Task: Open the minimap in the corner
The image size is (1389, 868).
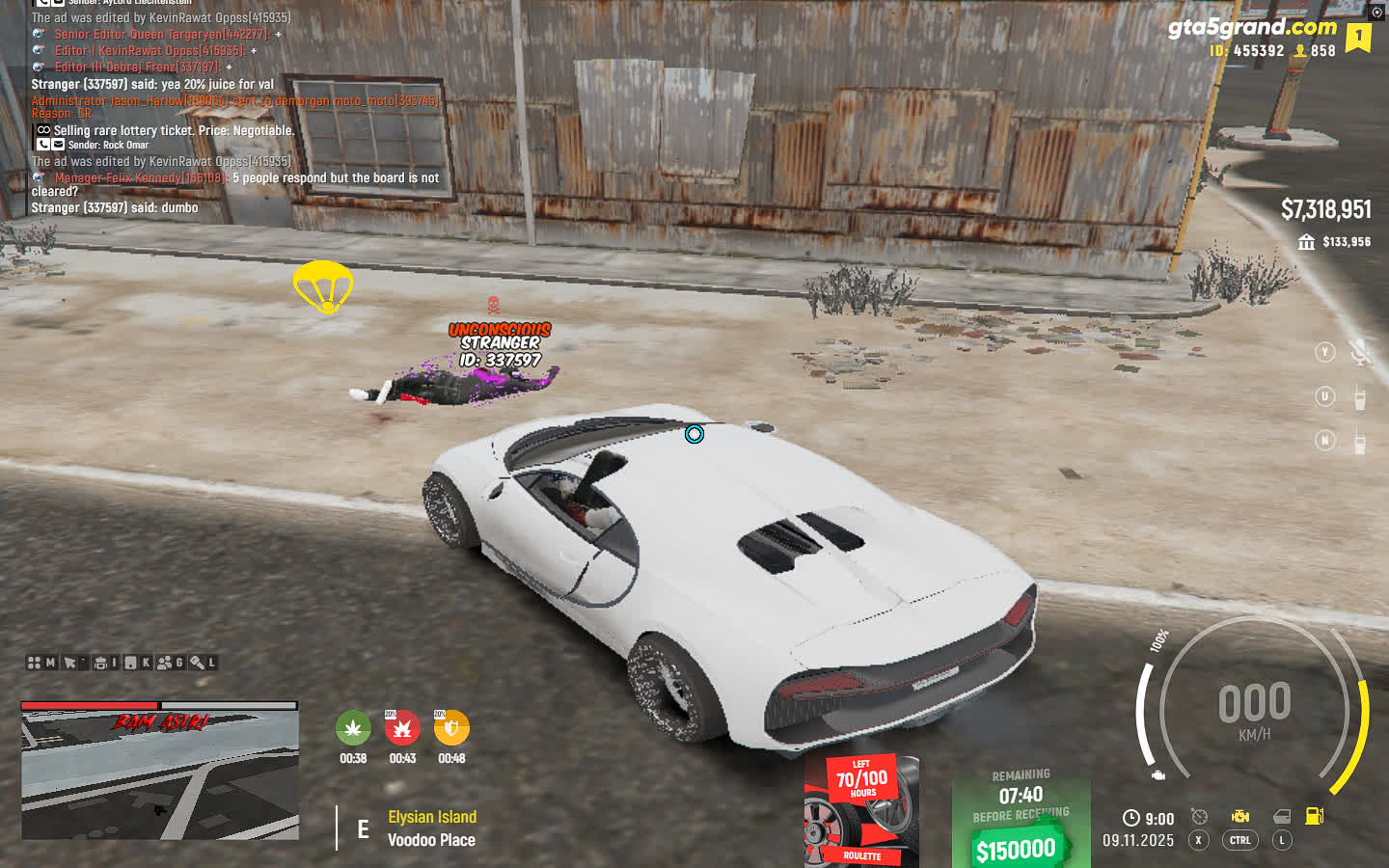Action: click(x=160, y=772)
